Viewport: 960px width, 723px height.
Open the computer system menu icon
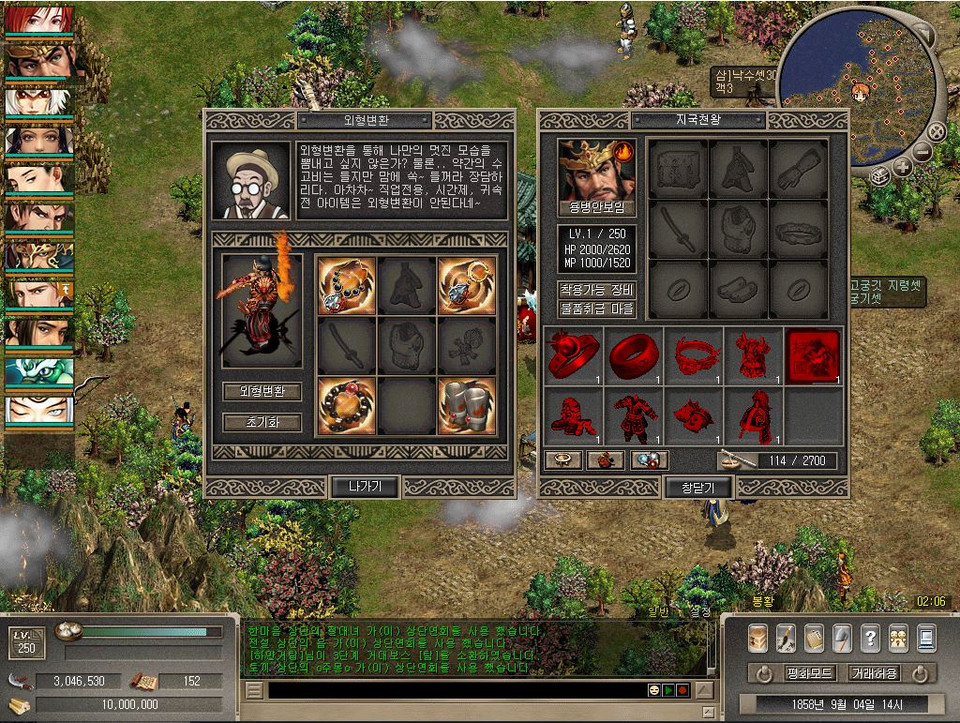coord(926,637)
